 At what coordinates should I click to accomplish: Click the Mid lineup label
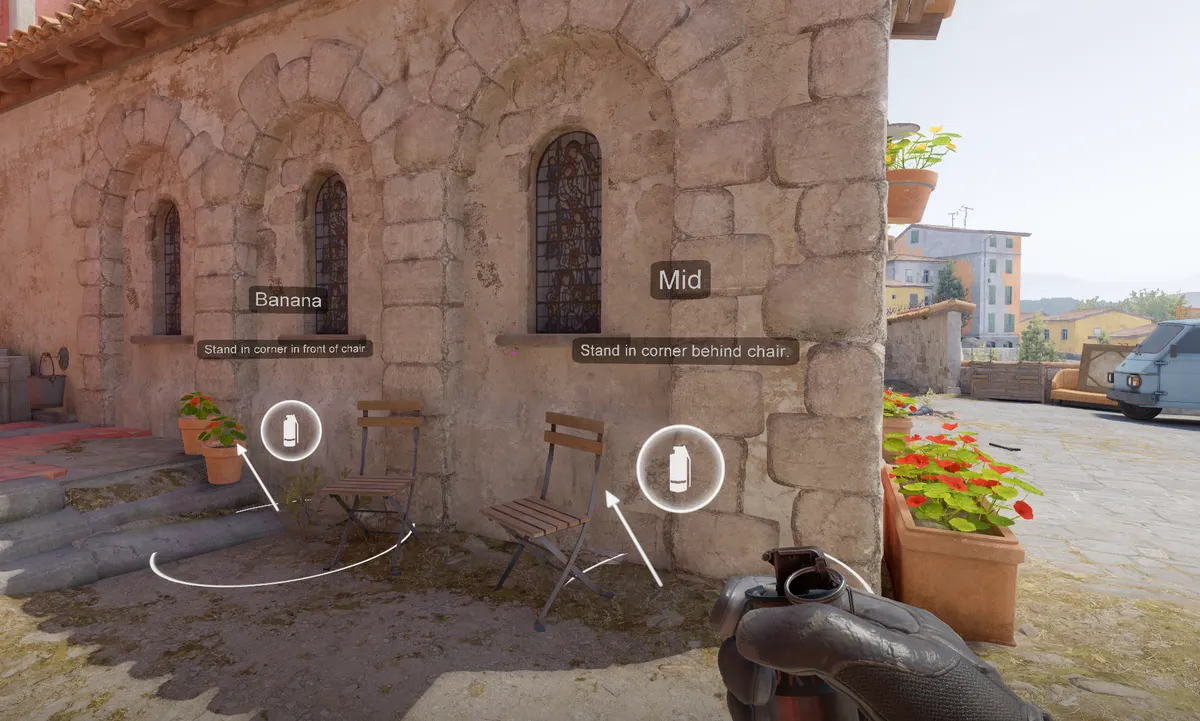tap(680, 280)
